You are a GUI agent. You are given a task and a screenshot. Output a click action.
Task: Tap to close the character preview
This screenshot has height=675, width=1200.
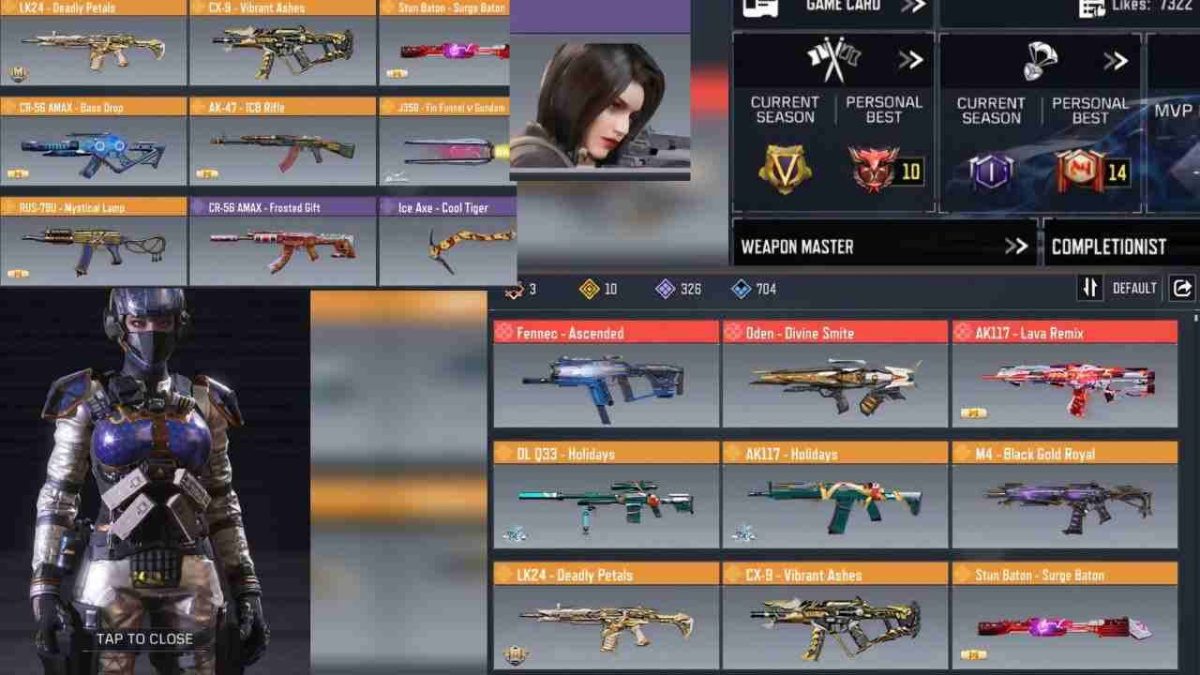click(x=144, y=638)
